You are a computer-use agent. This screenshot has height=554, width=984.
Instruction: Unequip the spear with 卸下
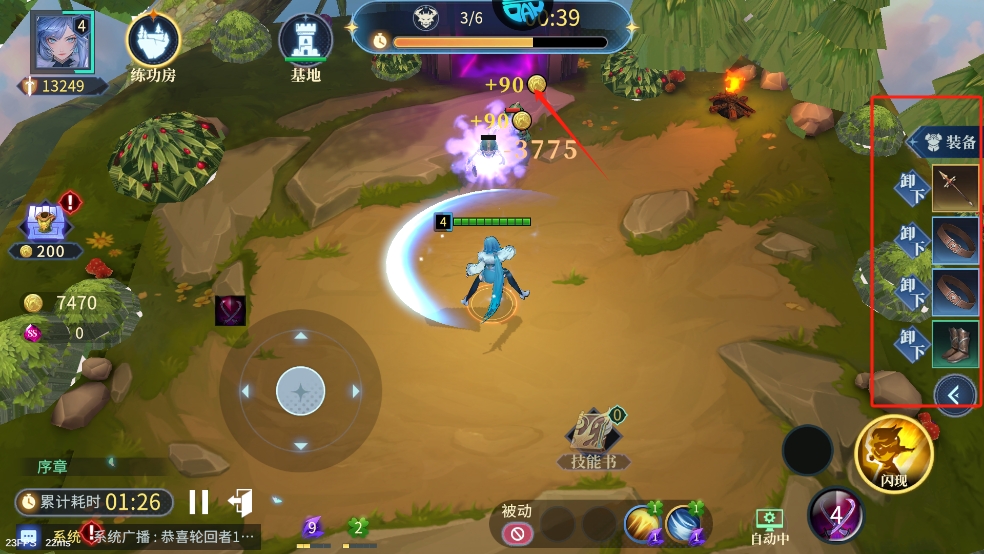(912, 188)
